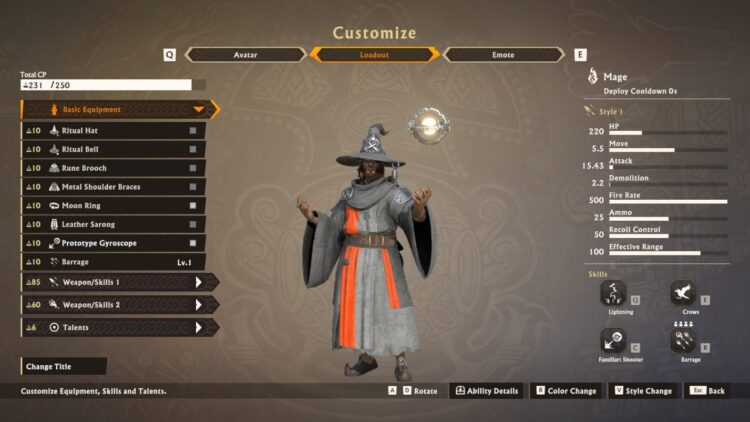The width and height of the screenshot is (750, 422).
Task: Switch to the Avatar tab
Action: coord(246,55)
